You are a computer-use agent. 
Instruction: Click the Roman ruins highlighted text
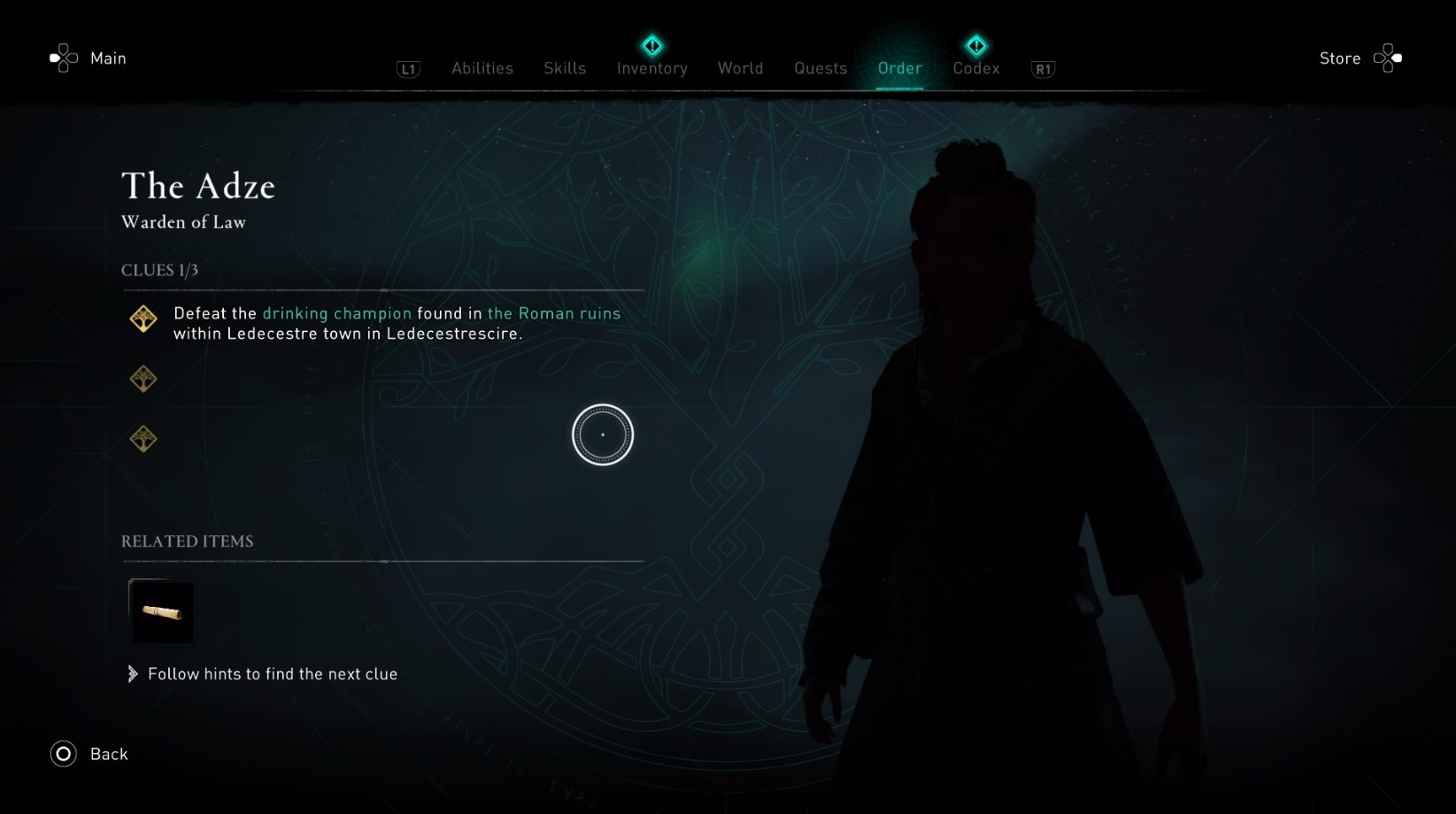pos(554,313)
